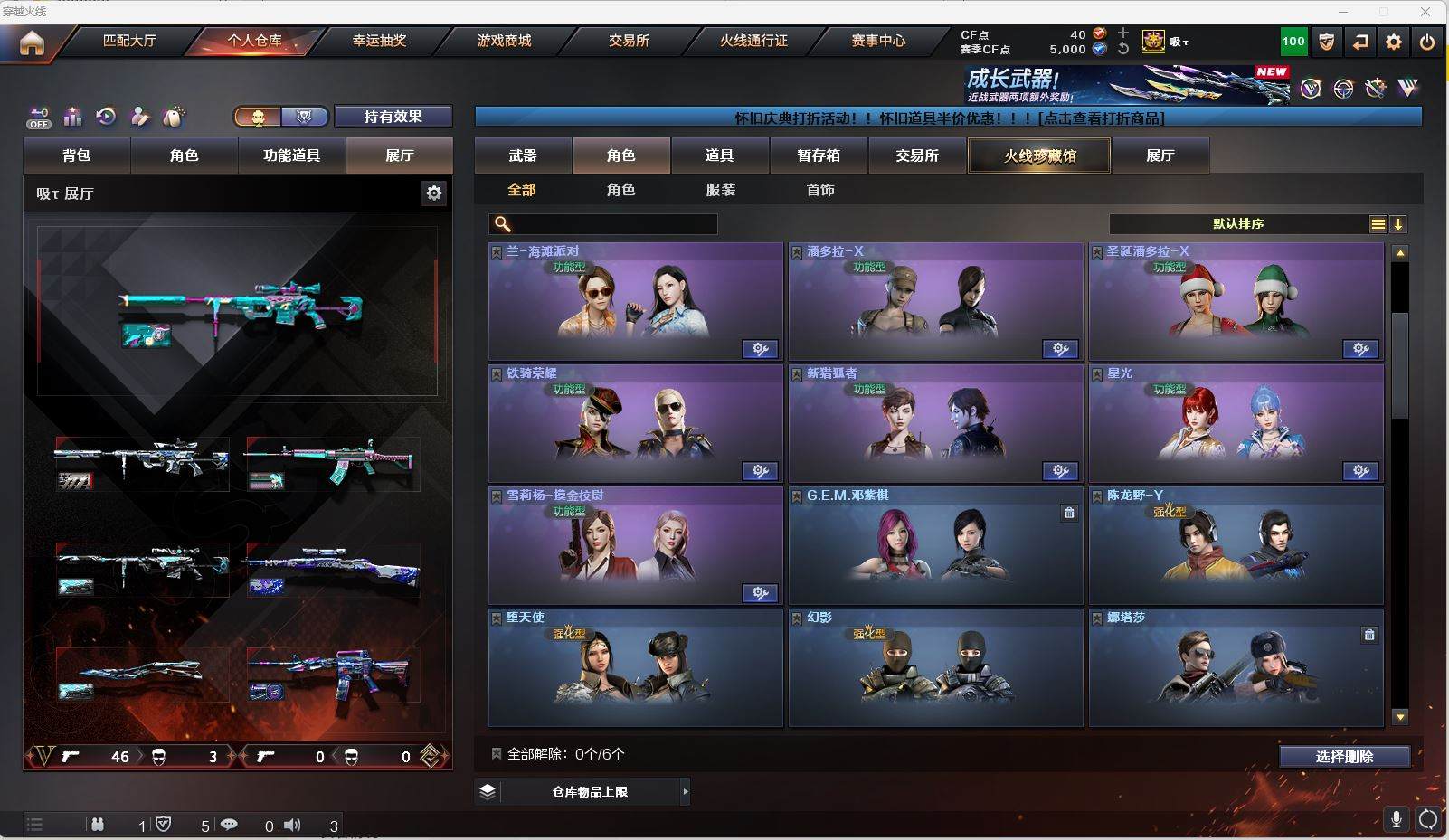The width and height of the screenshot is (1449, 840).
Task: Select the 背包 backpack tab
Action: tap(77, 156)
